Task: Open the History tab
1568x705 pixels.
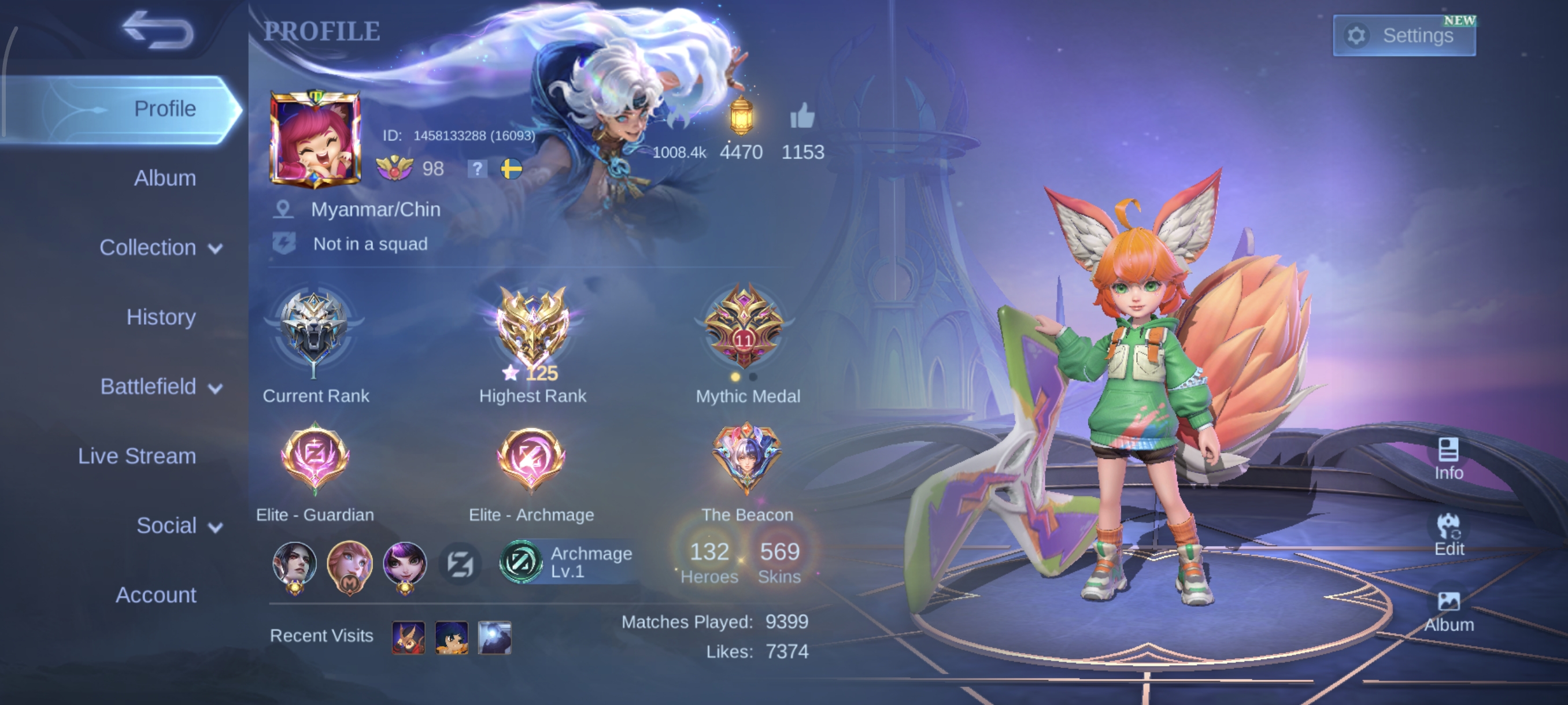Action: tap(161, 317)
